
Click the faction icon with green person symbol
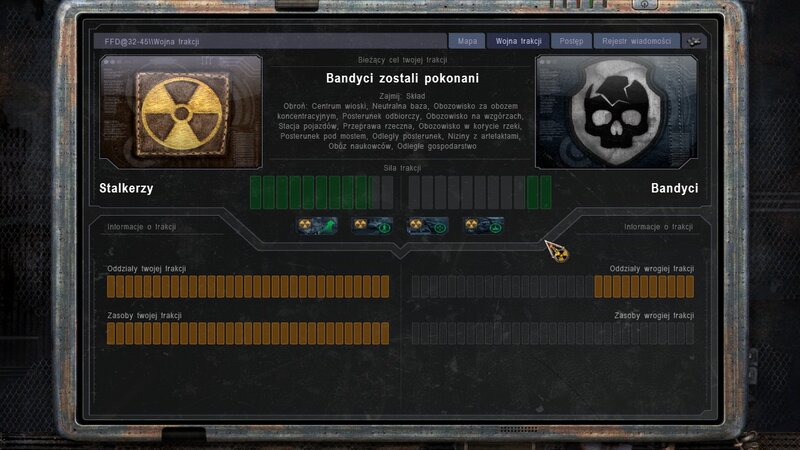click(x=373, y=225)
